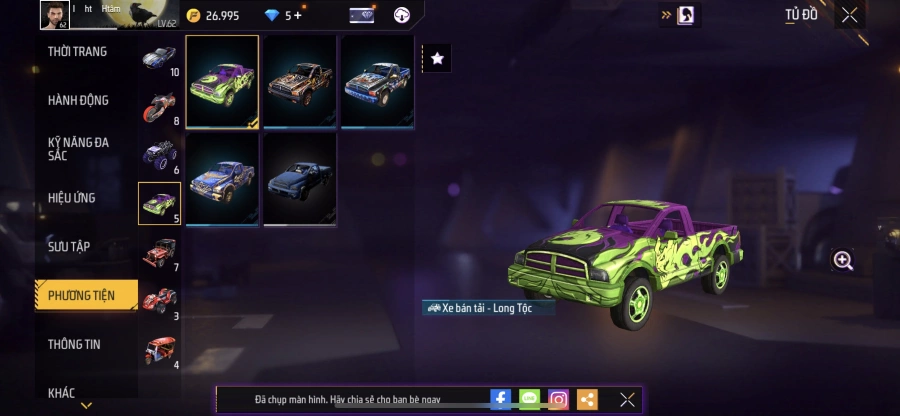
Task: Select the green and purple Long Tộc pickup skin
Action: click(222, 82)
